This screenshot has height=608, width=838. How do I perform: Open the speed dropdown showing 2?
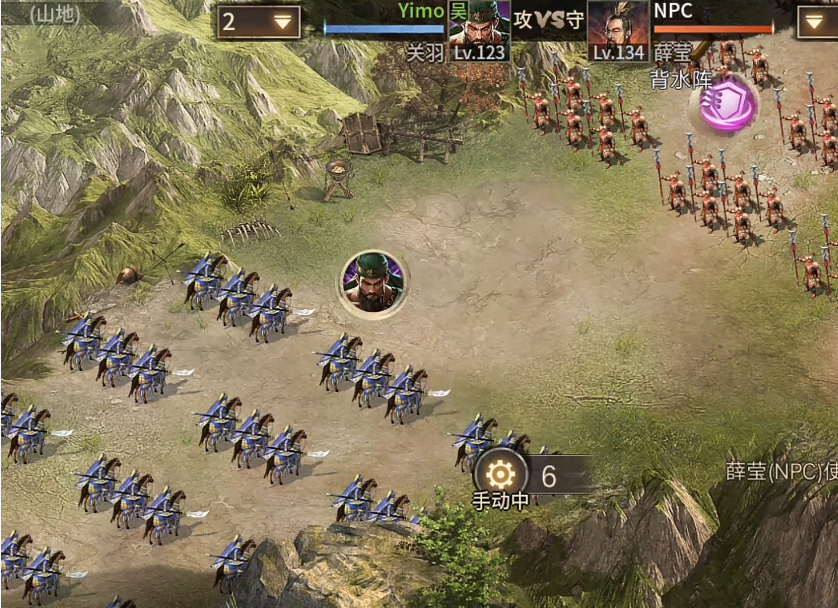click(258, 21)
